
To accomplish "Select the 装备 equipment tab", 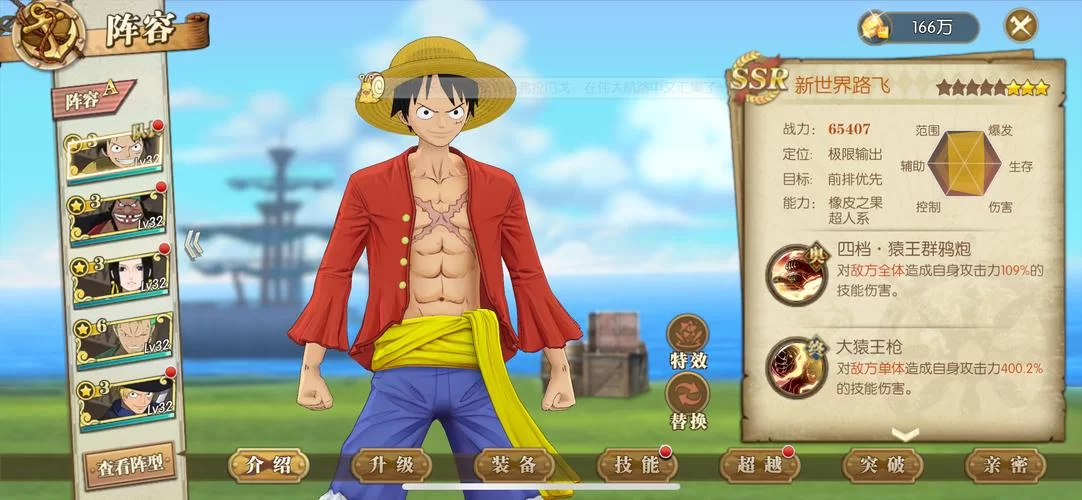I will pyautogui.click(x=515, y=465).
